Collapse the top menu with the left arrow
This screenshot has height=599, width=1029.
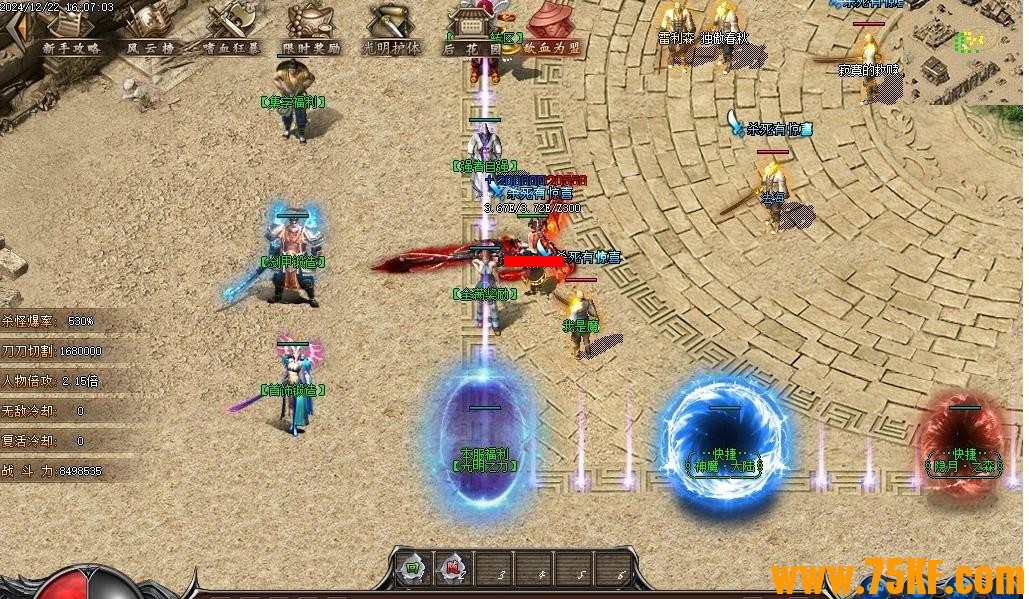click(14, 30)
